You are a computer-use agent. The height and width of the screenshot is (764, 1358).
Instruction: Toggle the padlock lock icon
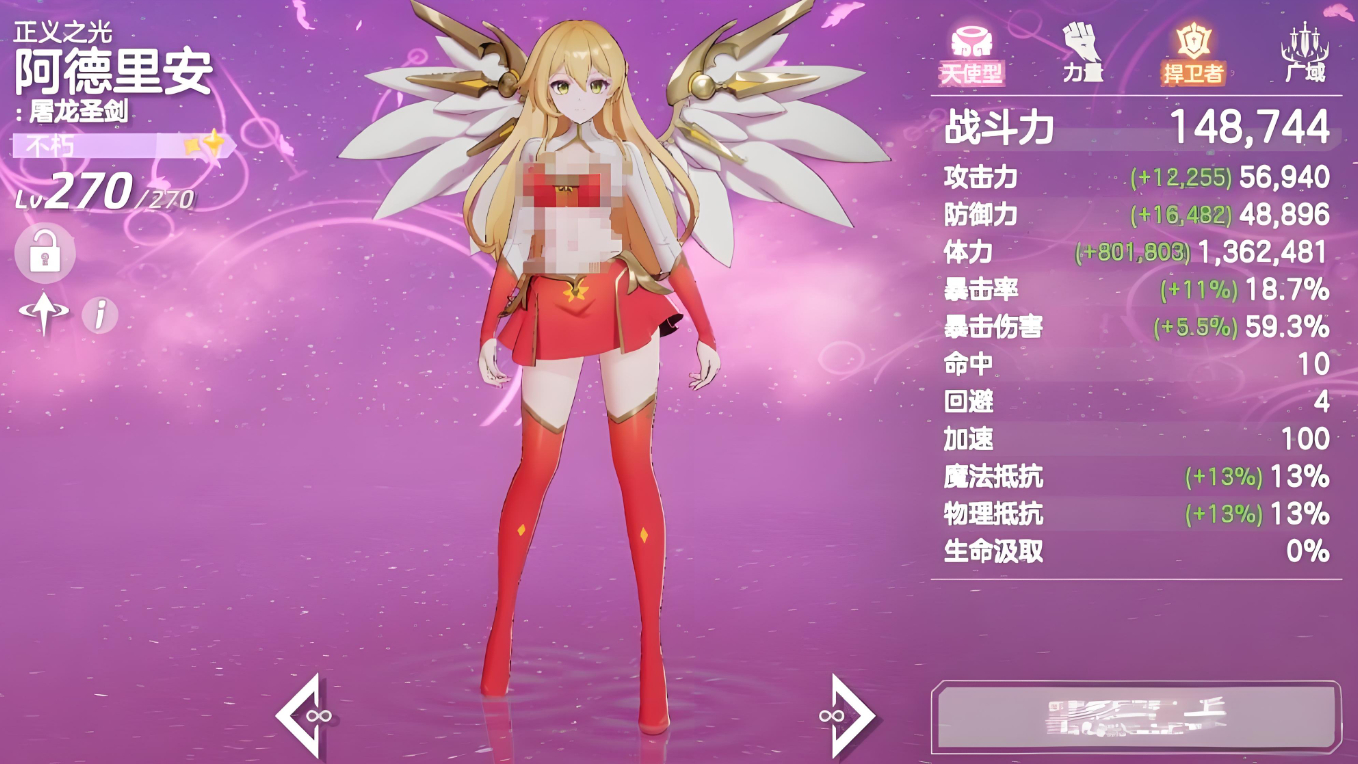click(x=44, y=252)
